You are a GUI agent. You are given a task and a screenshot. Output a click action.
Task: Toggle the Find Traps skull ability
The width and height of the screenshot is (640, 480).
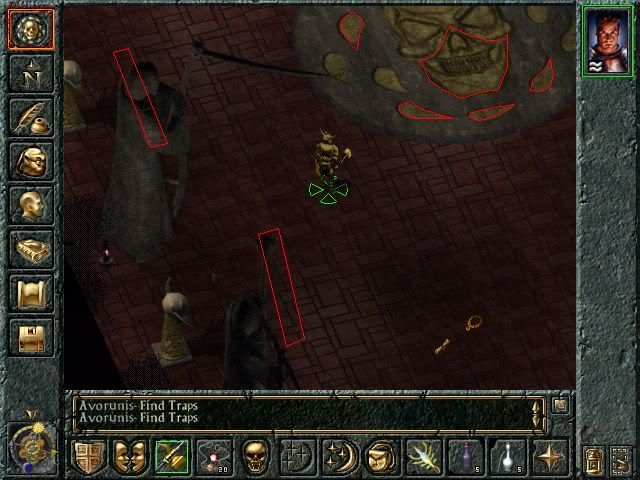(254, 457)
